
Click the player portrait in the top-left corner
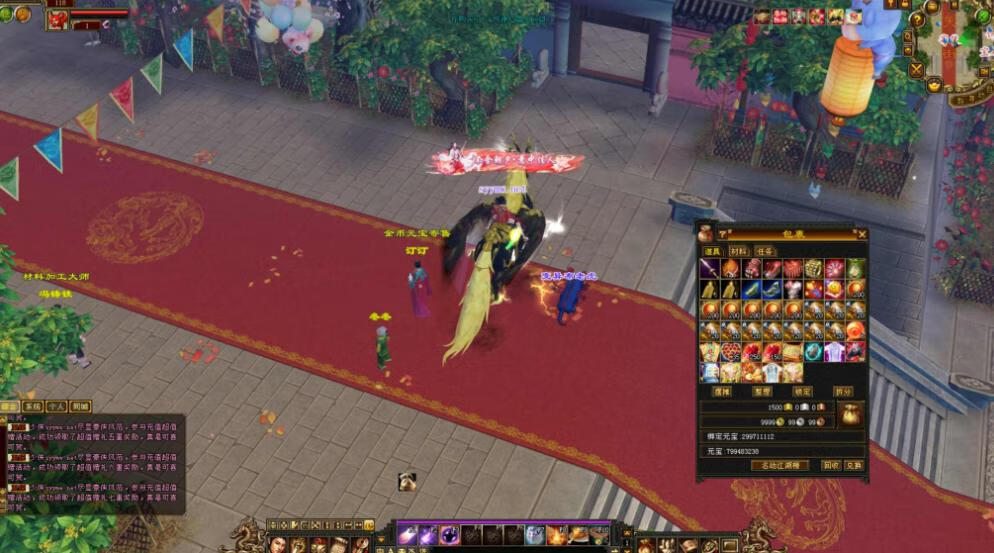(x=57, y=19)
